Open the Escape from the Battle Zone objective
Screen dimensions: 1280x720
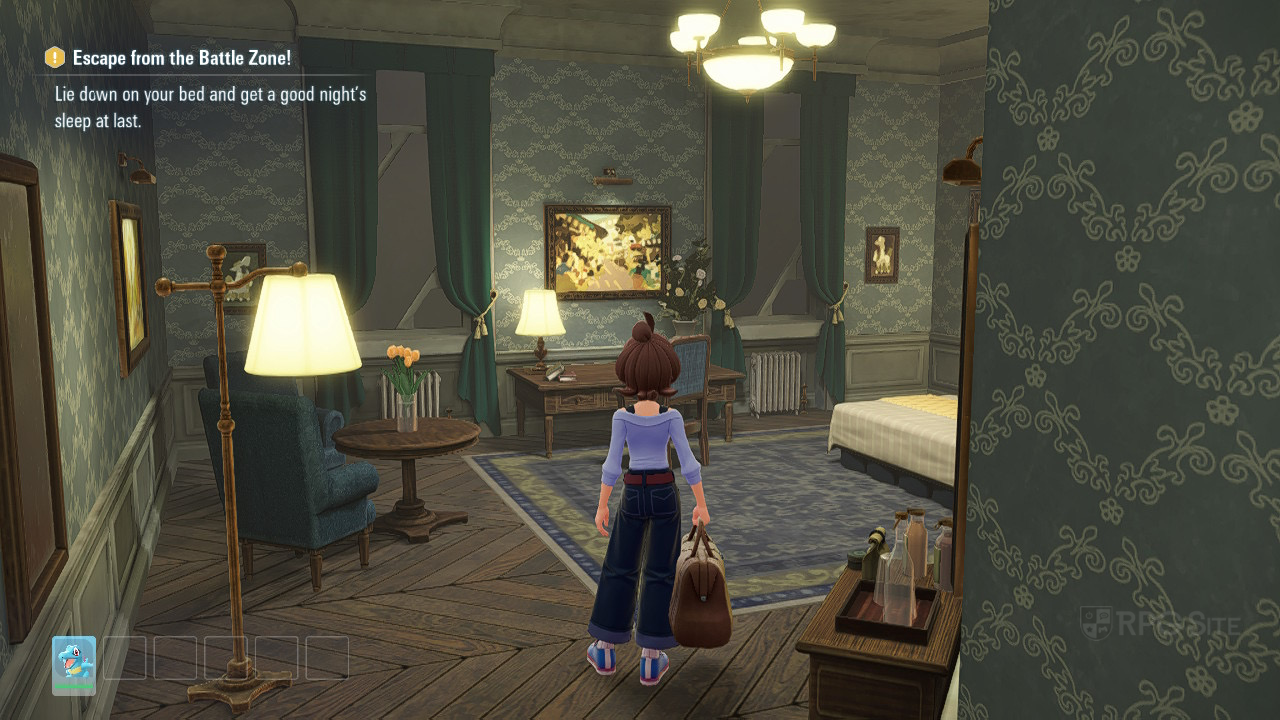pos(181,58)
